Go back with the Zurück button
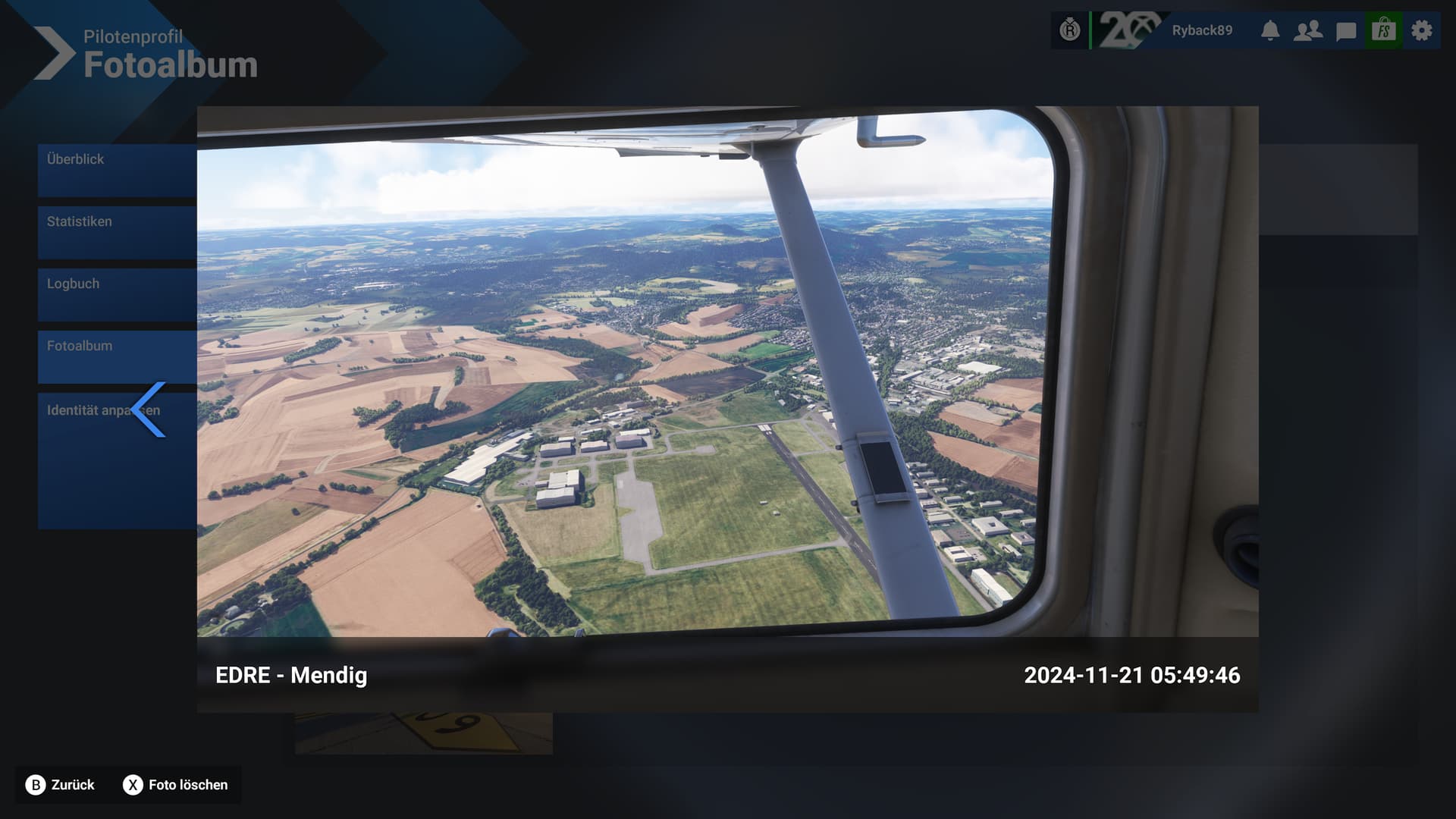The image size is (1456, 819). 61,785
